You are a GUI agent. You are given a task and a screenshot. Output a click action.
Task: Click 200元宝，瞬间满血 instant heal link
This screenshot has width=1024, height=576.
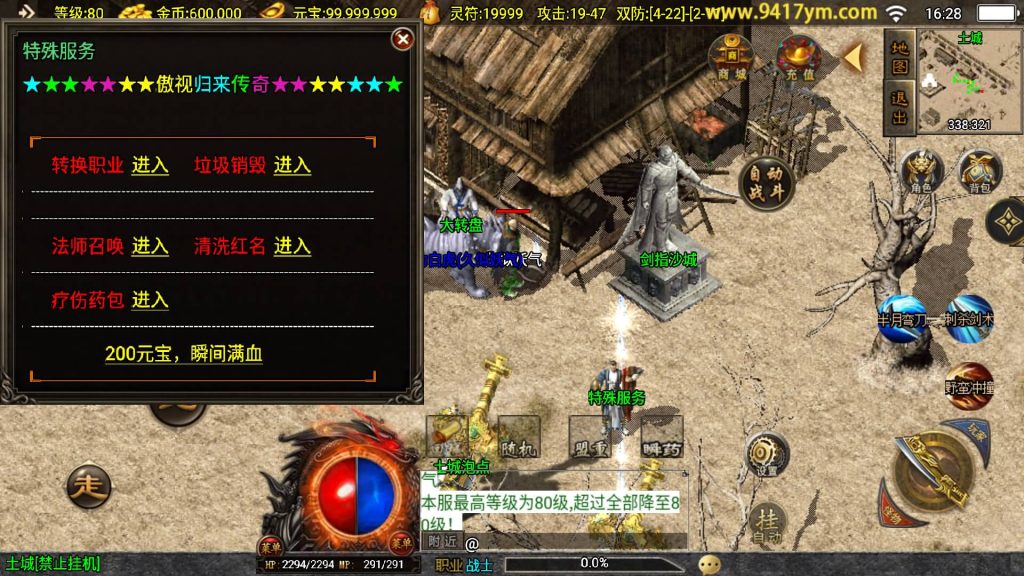(184, 354)
